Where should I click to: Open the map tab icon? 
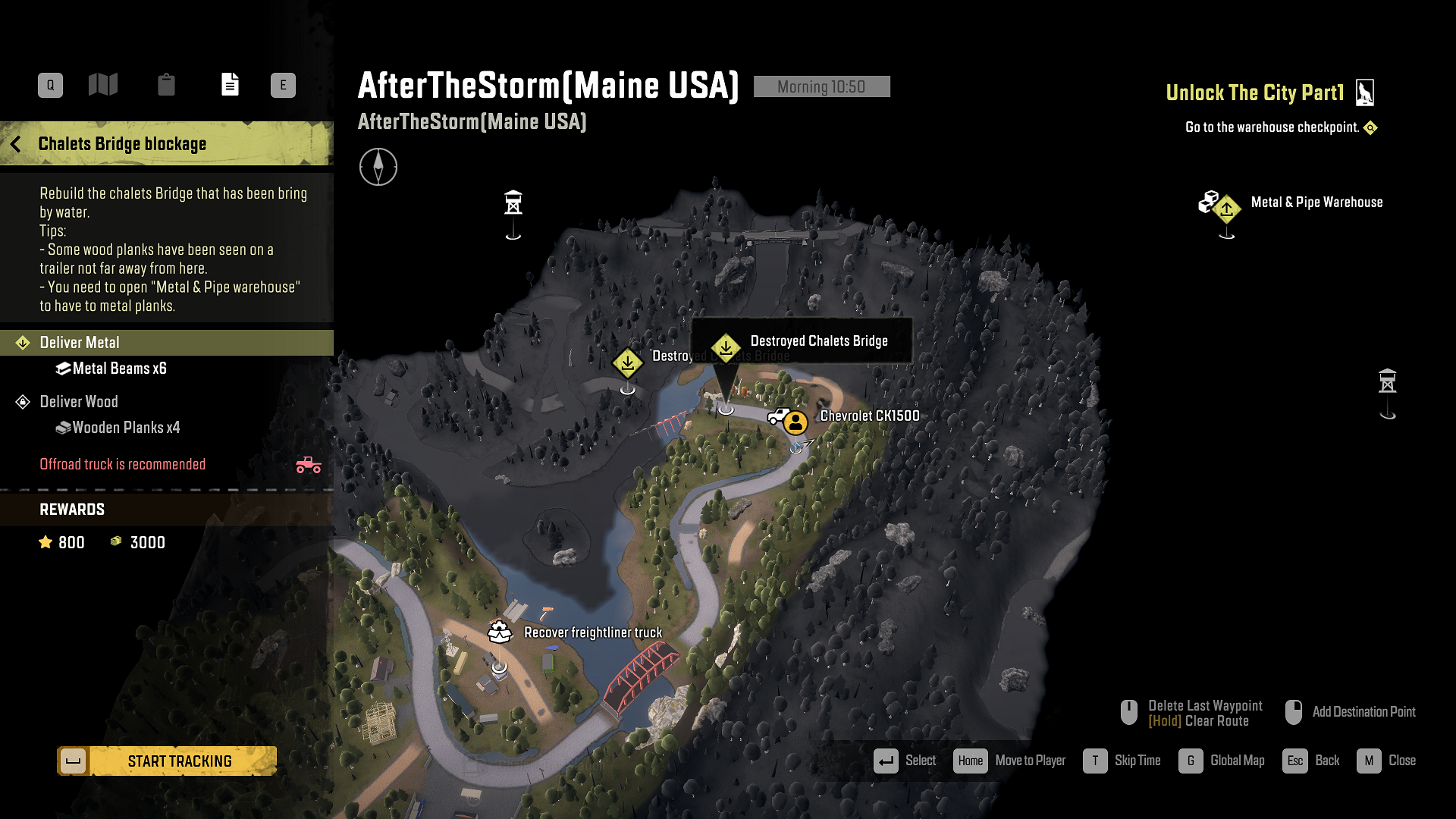(103, 84)
